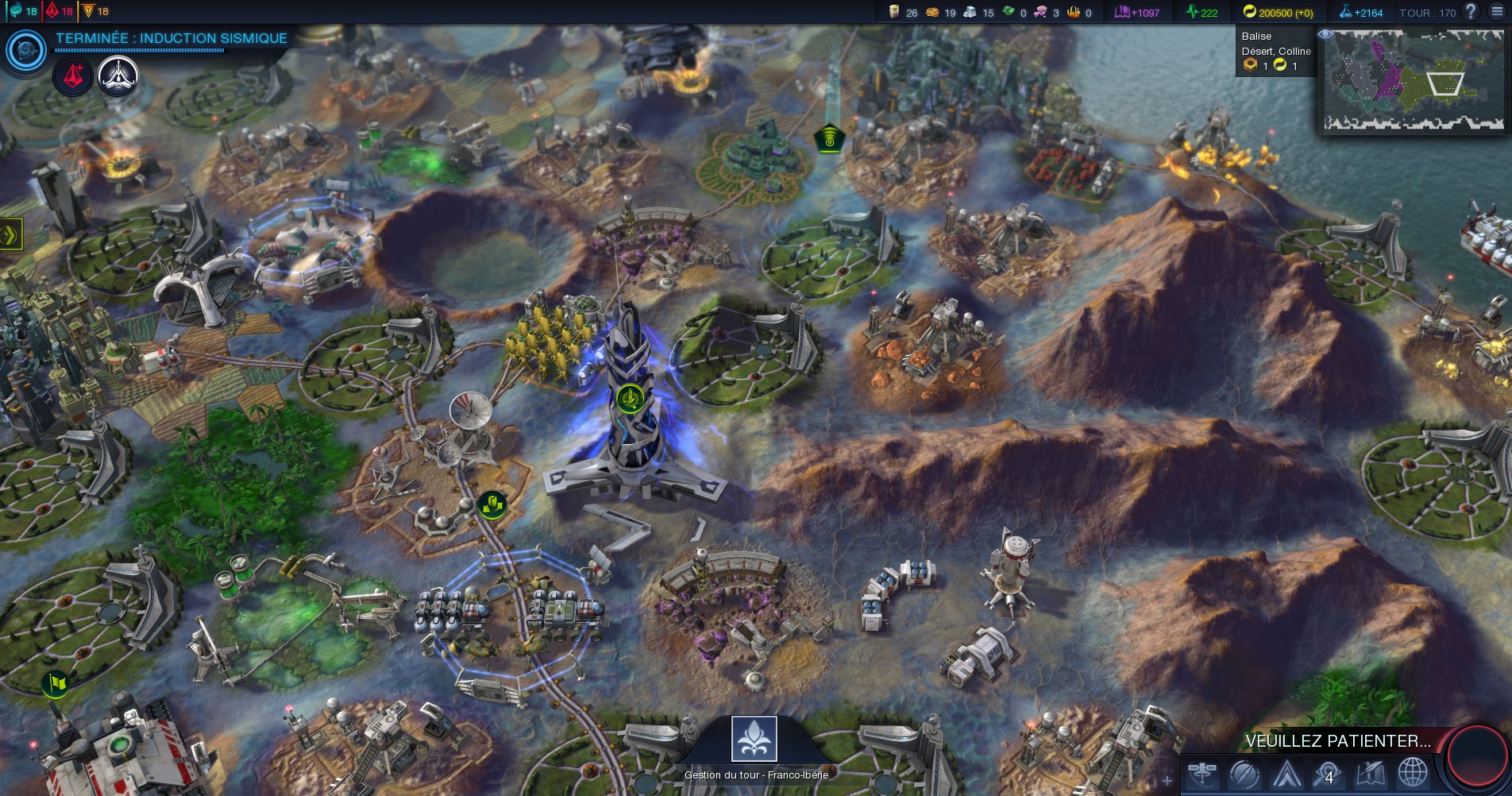This screenshot has width=1512, height=796.
Task: Expand the yellow arrow tab on left edge
Action: pyautogui.click(x=10, y=234)
